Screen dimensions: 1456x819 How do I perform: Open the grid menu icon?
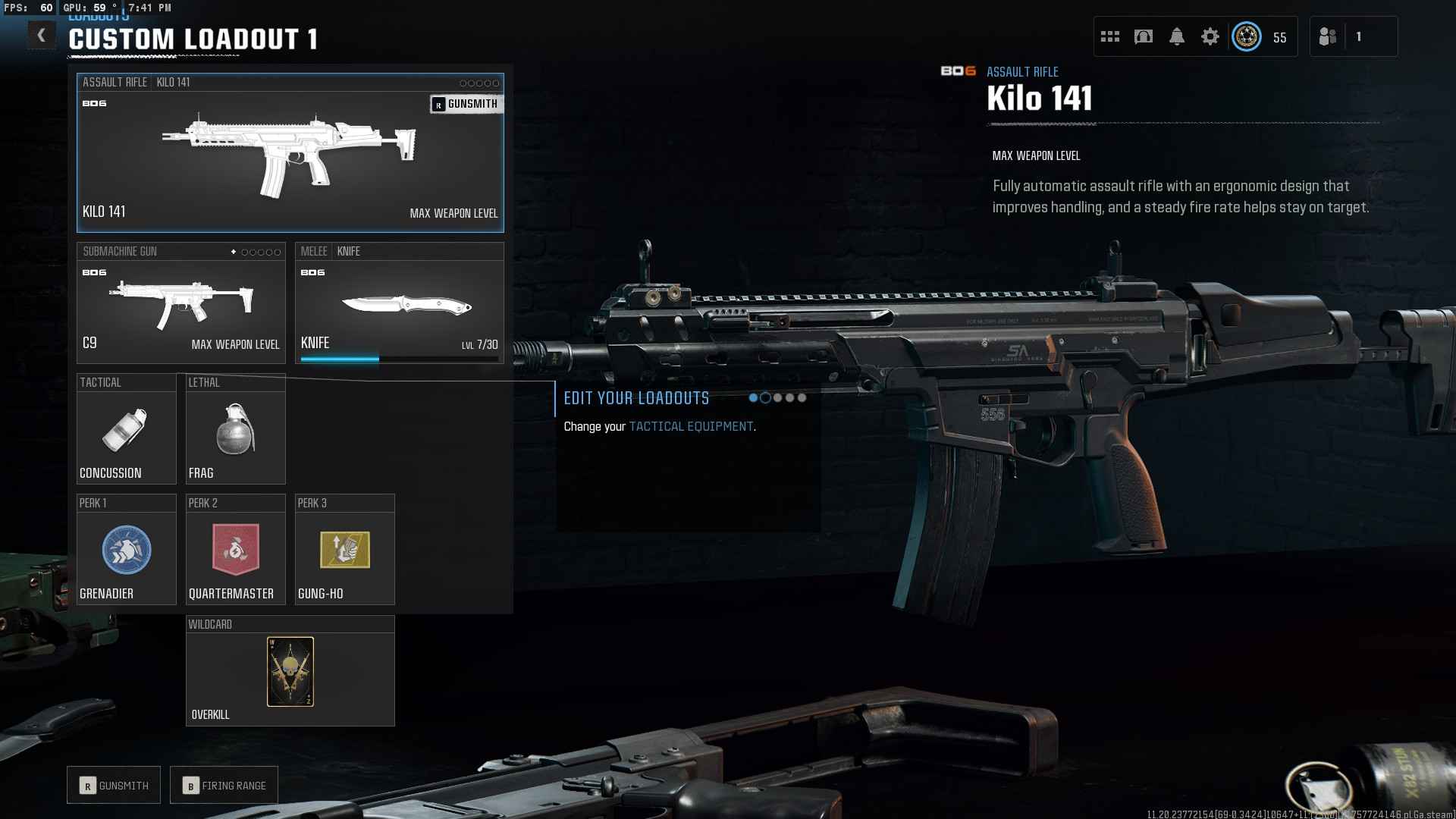click(x=1110, y=36)
